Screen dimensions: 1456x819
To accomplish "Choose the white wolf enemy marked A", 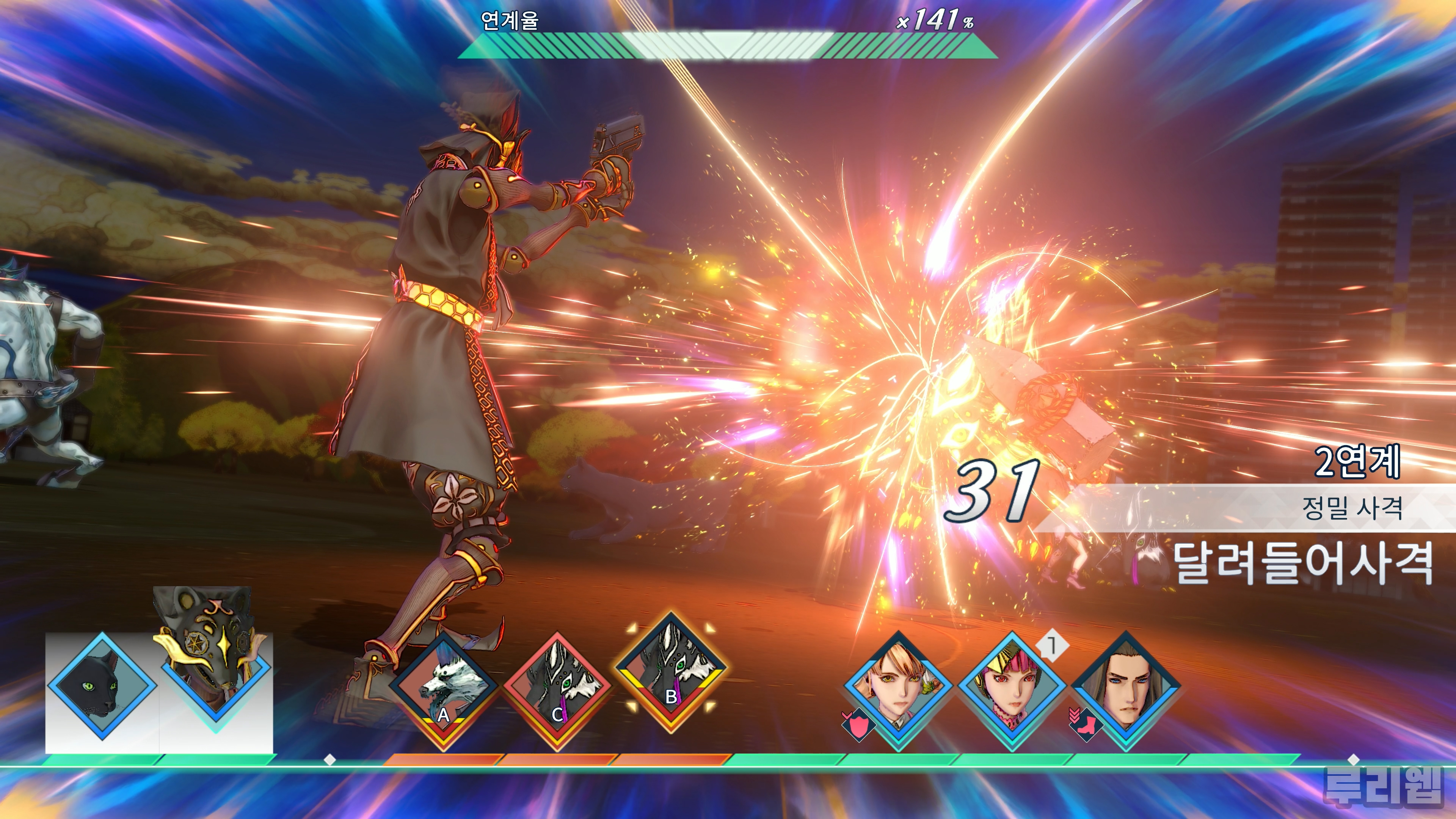I will point(444,687).
